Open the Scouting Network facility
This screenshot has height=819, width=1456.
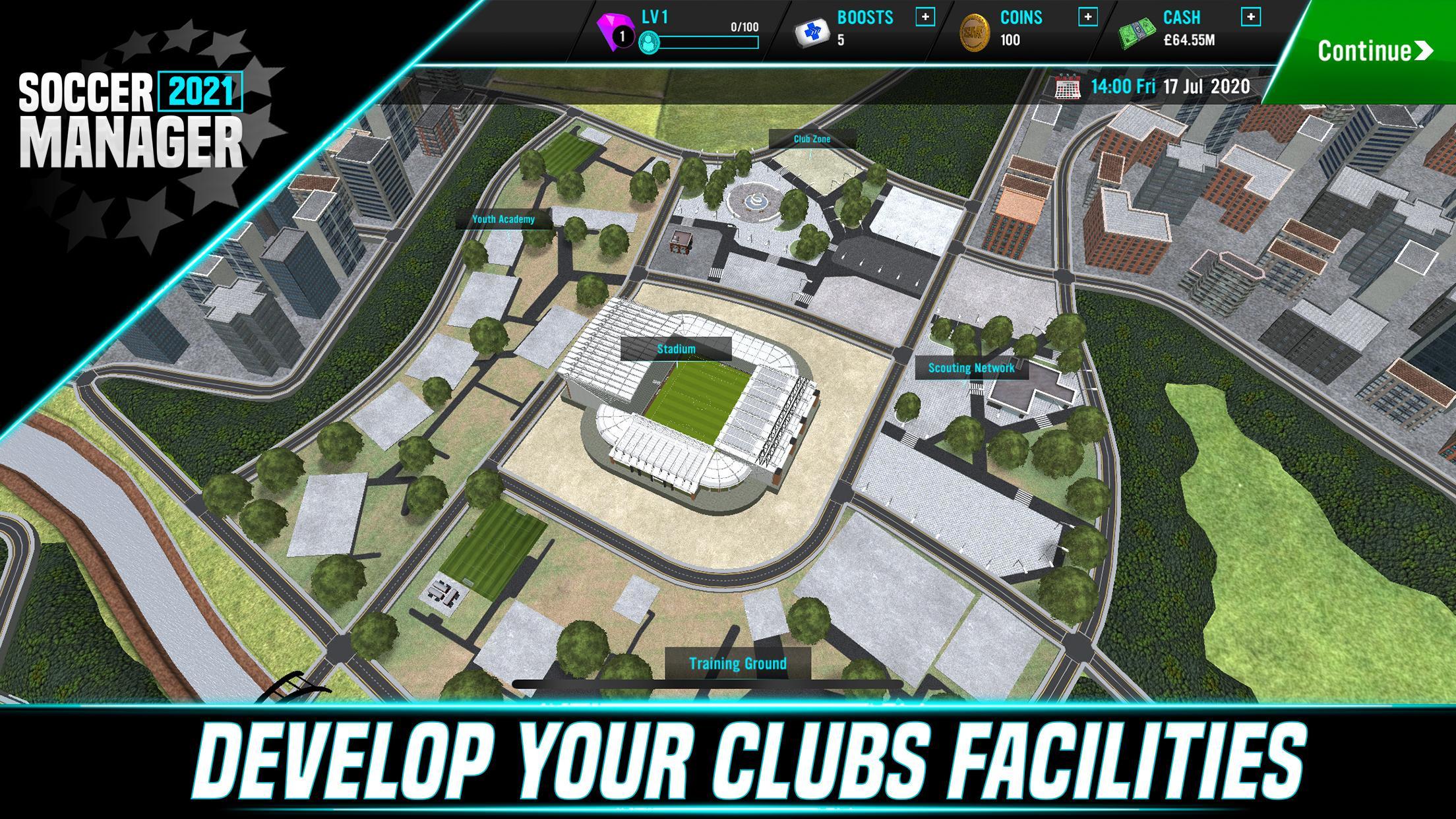click(971, 369)
